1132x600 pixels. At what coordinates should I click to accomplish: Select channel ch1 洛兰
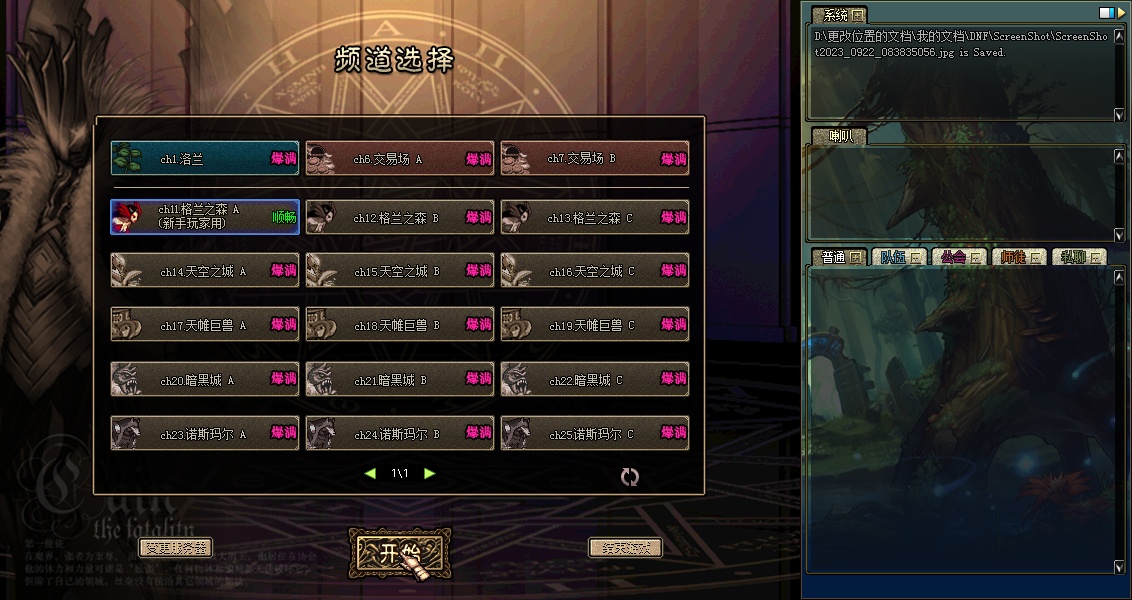(x=204, y=159)
